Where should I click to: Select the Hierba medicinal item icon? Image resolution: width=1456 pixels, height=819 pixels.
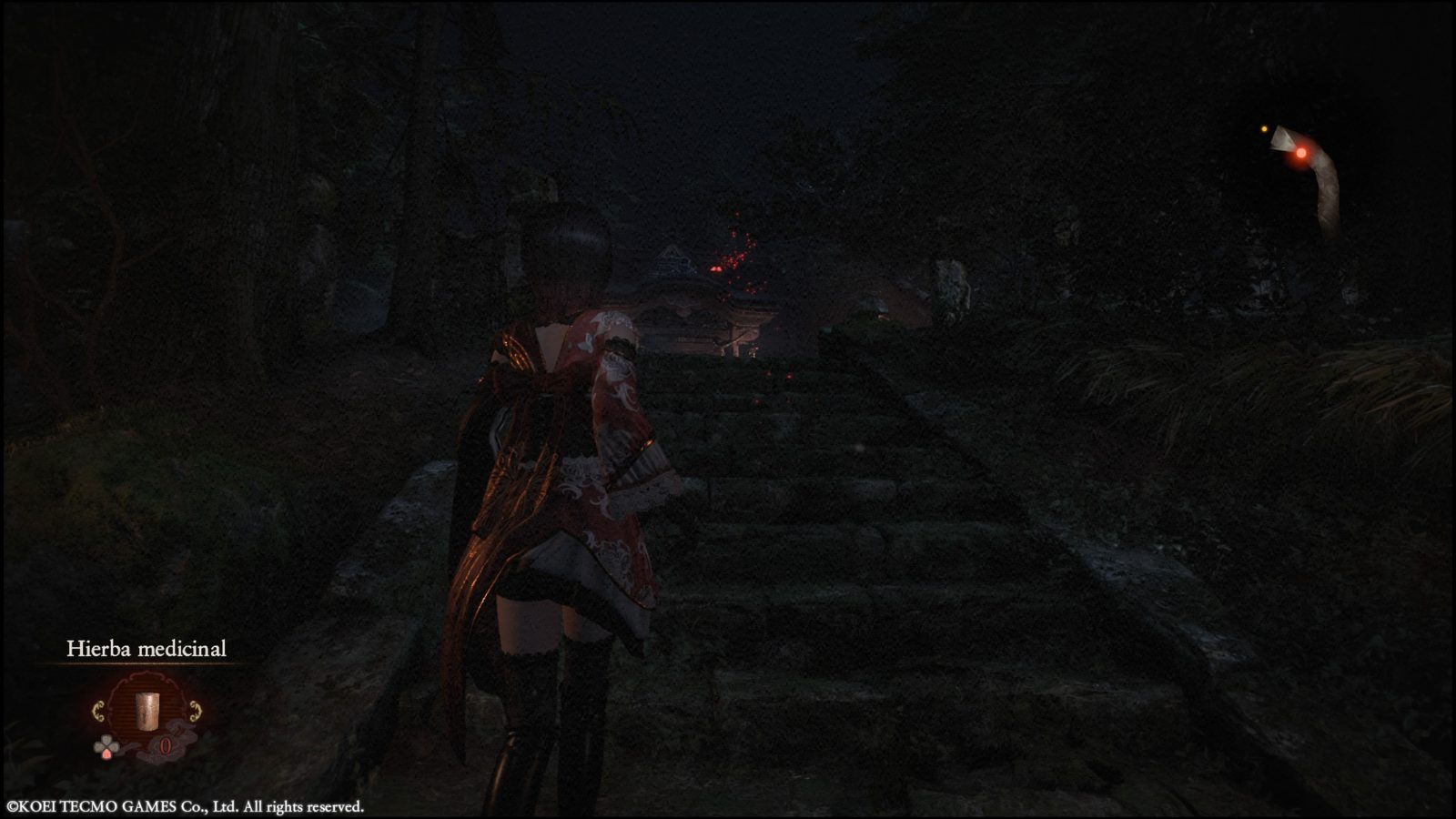[x=147, y=711]
